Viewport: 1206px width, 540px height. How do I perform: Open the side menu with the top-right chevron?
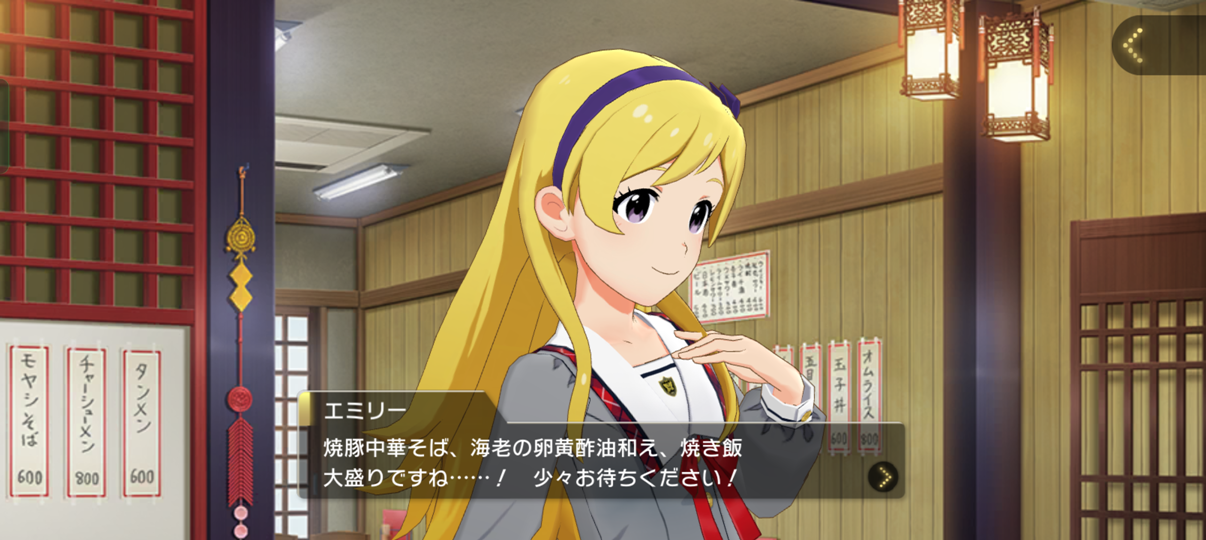[x=1135, y=45]
